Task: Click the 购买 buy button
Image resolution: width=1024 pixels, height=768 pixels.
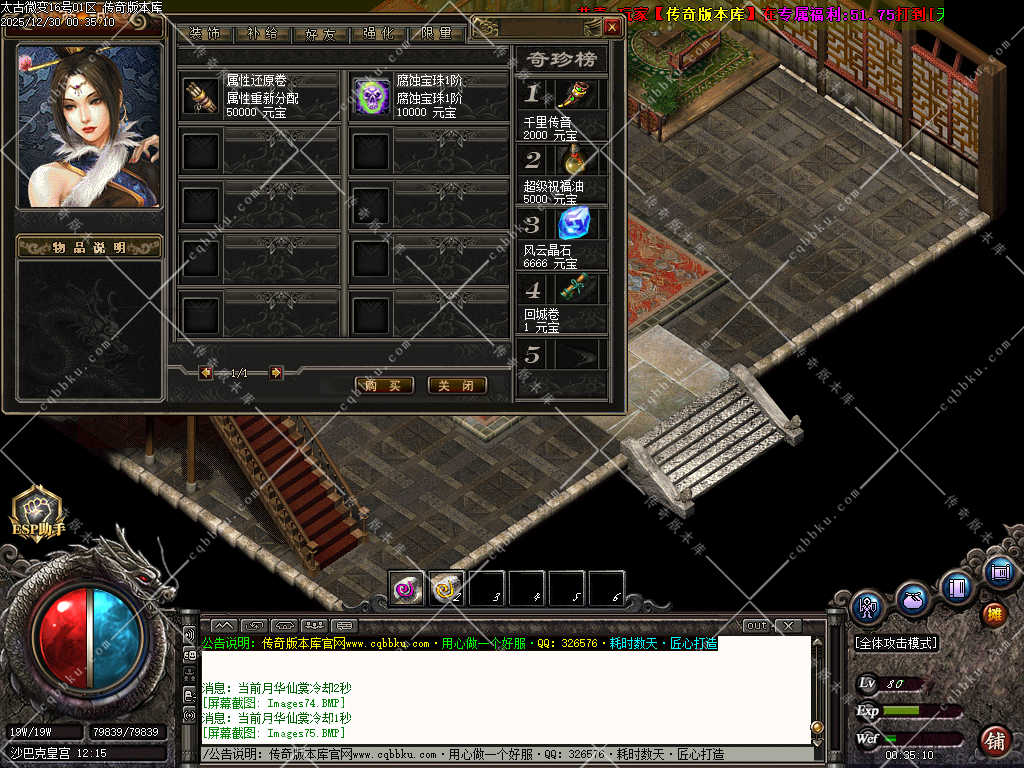Action: click(384, 385)
